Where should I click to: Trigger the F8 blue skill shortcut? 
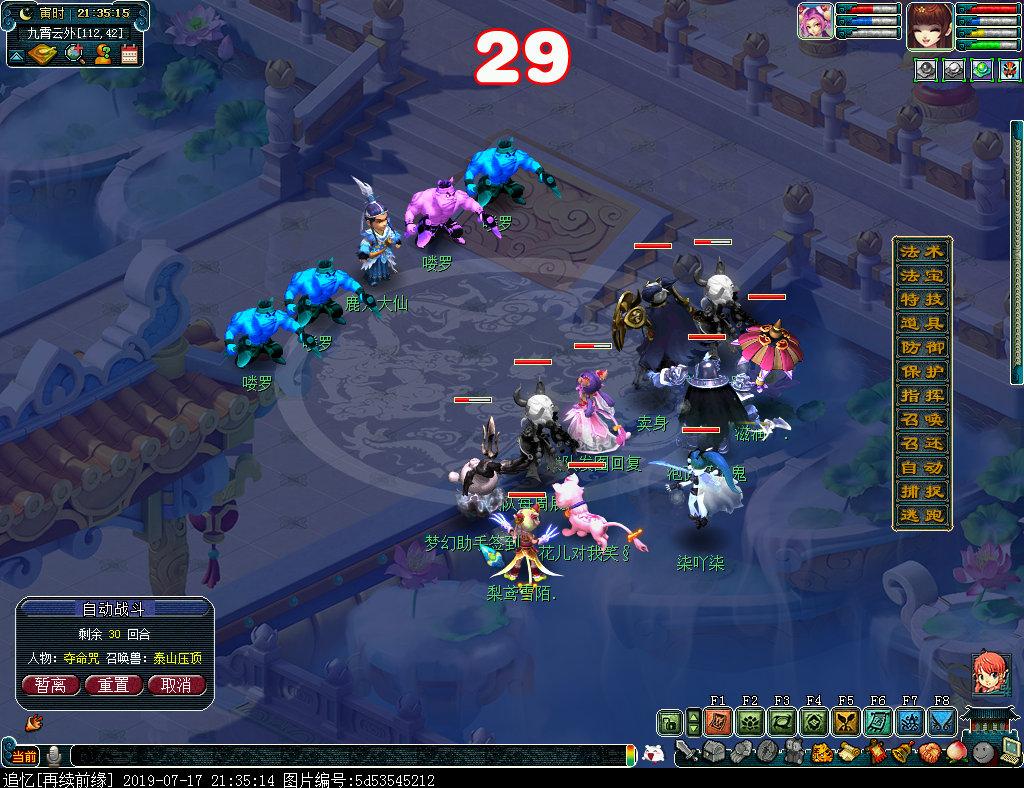(x=941, y=722)
